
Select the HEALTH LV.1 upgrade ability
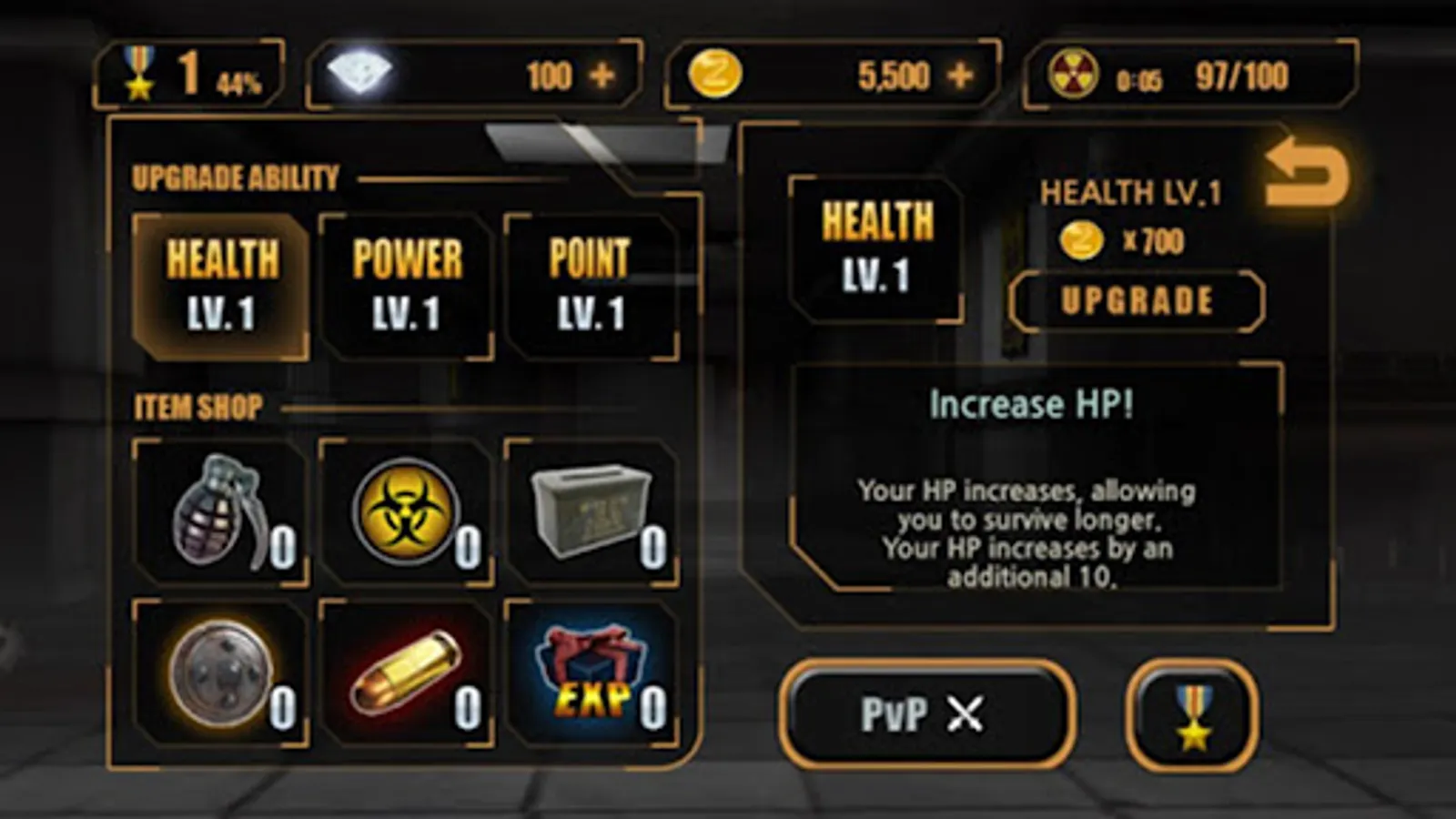pyautogui.click(x=218, y=282)
